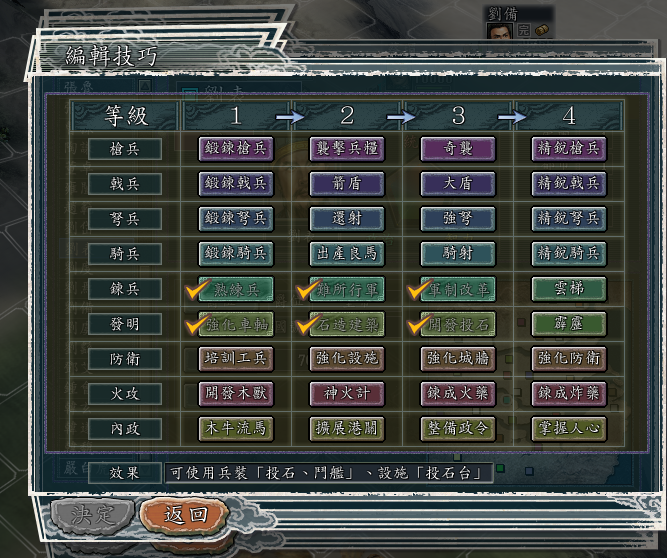Pick the 大盾 technique
The height and width of the screenshot is (558, 667).
pyautogui.click(x=458, y=184)
